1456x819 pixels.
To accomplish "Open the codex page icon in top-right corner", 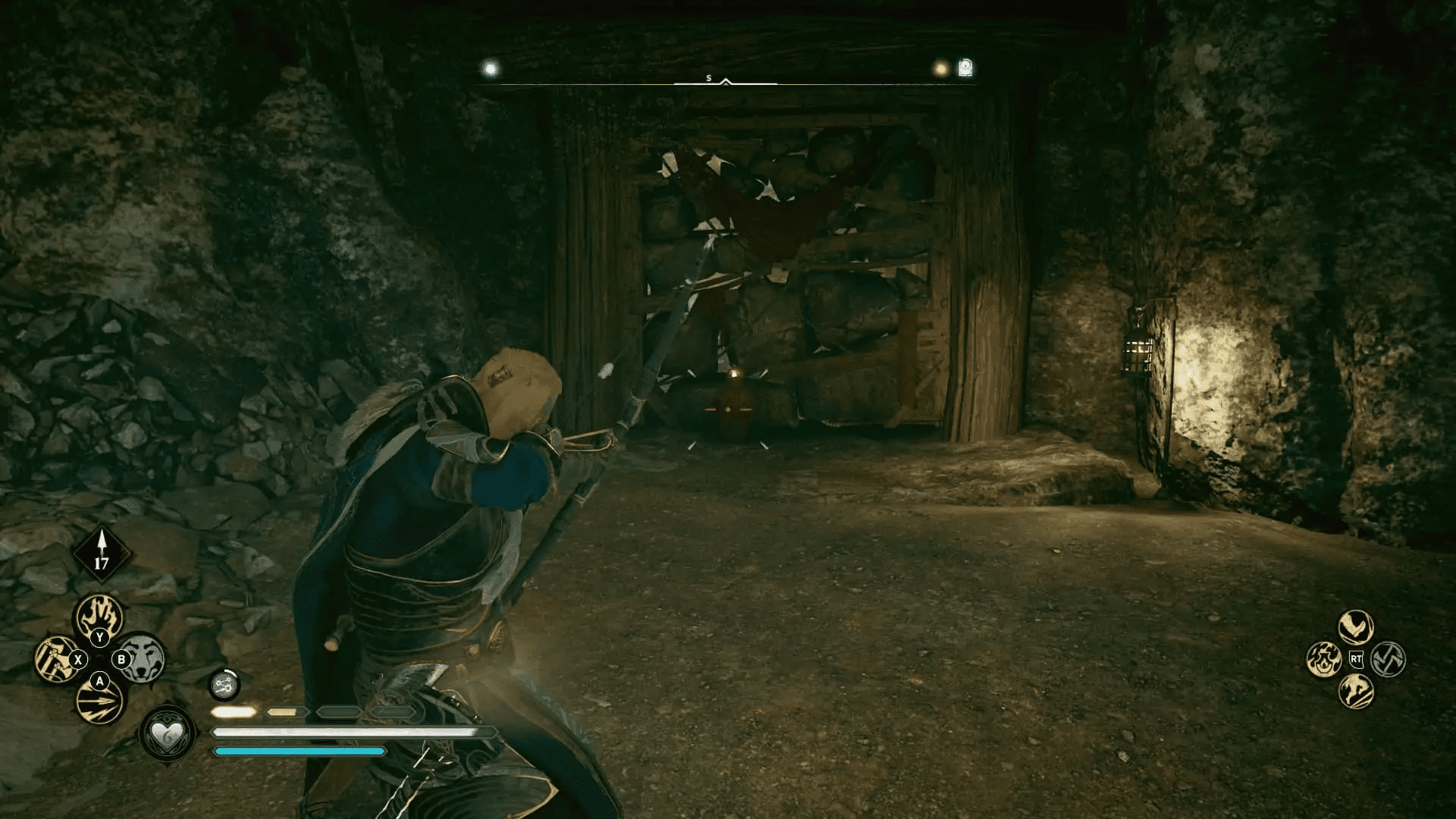I will click(965, 67).
